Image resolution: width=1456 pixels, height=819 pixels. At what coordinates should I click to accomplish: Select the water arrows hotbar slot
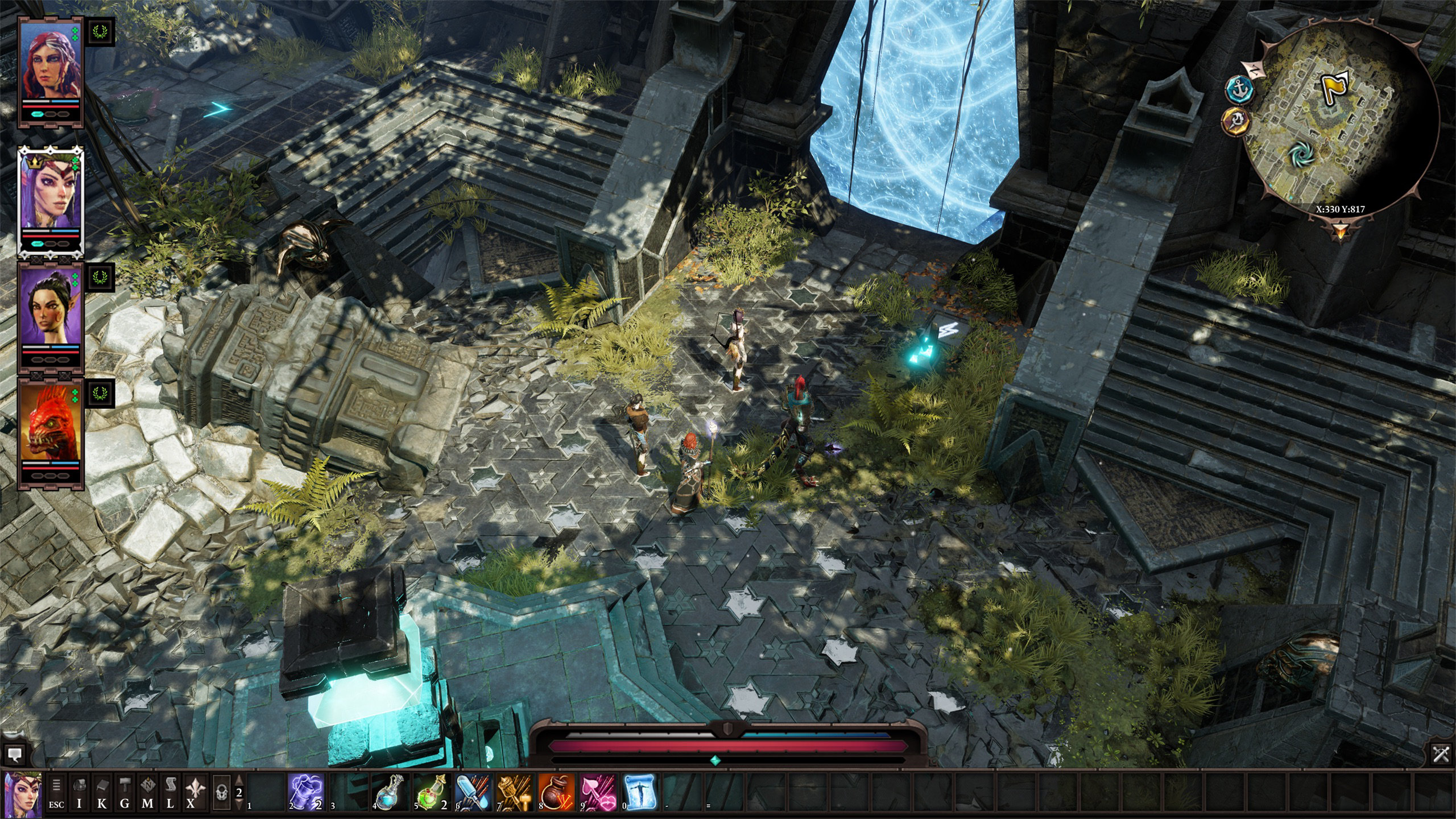pos(473,791)
